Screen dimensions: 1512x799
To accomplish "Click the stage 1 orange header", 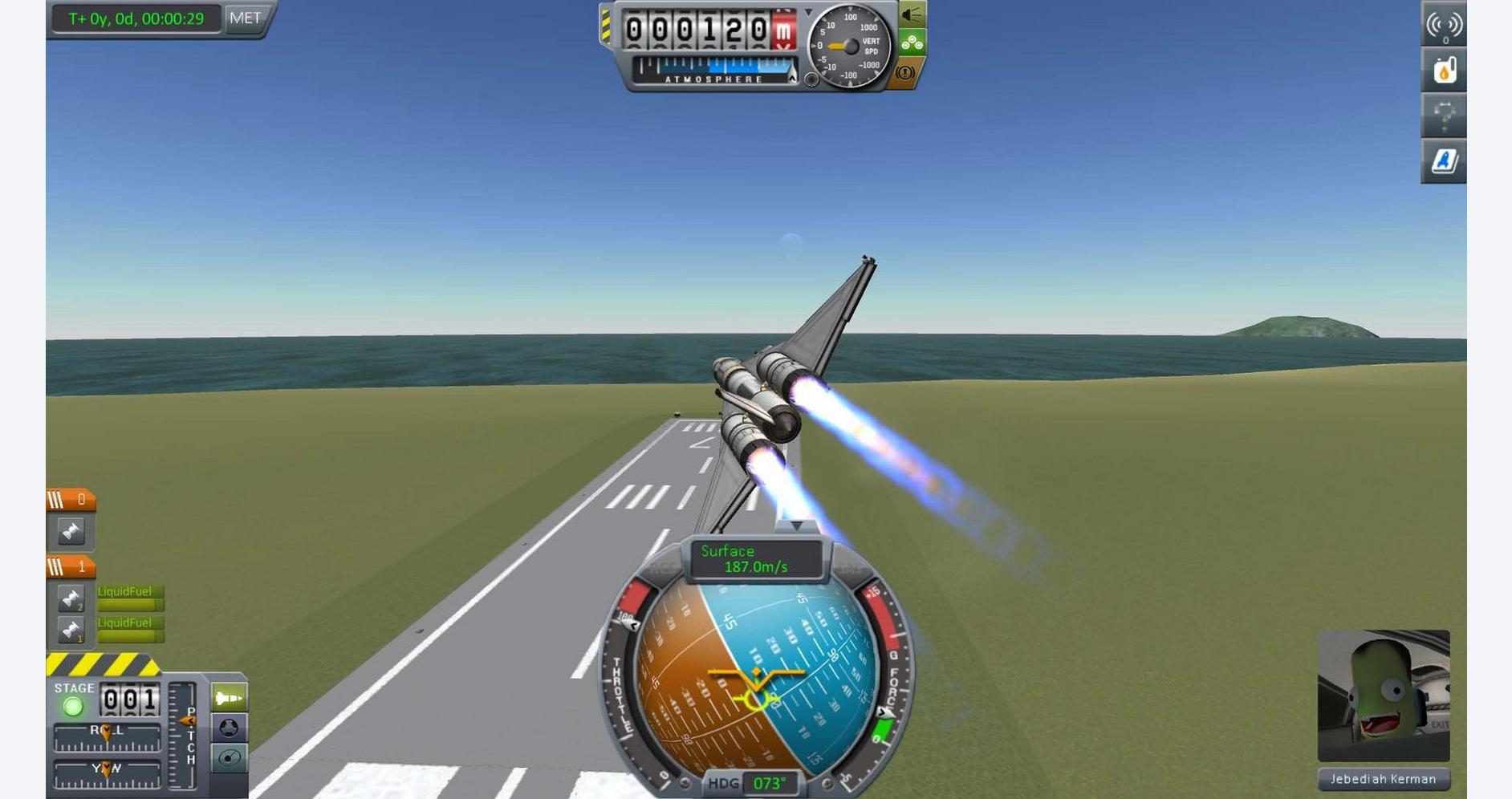I will coord(71,567).
